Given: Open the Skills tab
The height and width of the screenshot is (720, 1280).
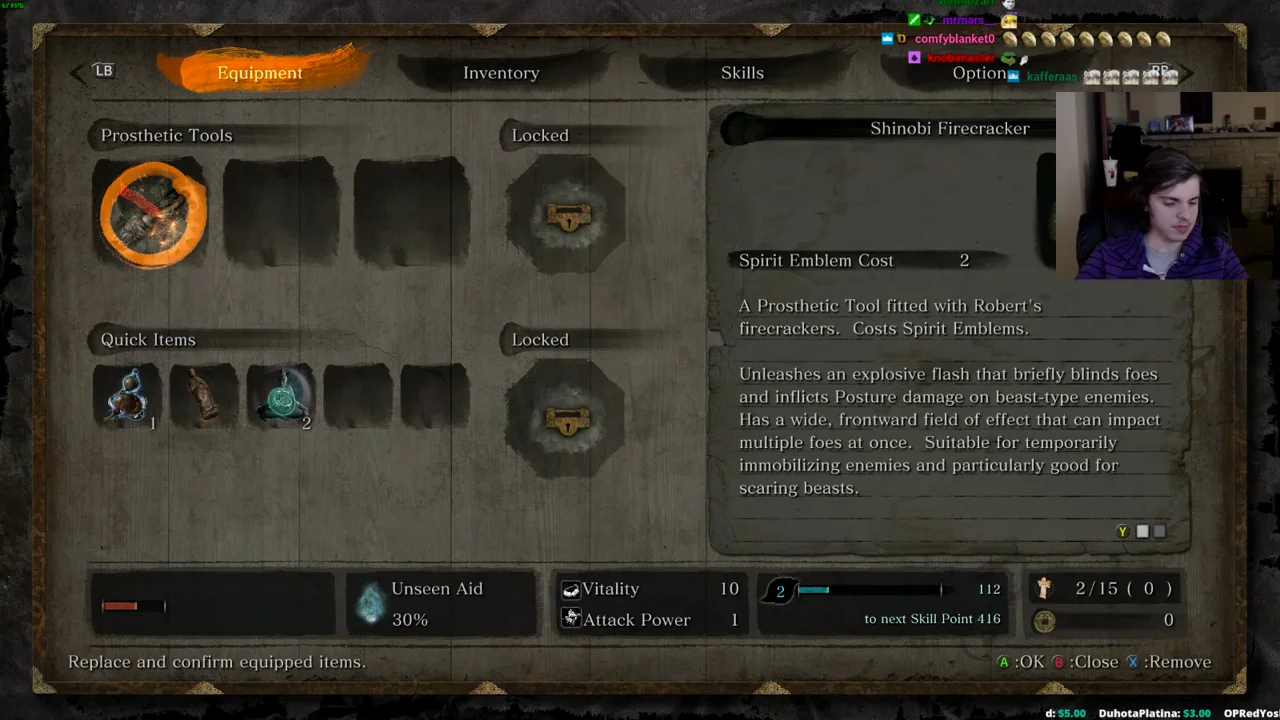Looking at the screenshot, I should coord(742,73).
